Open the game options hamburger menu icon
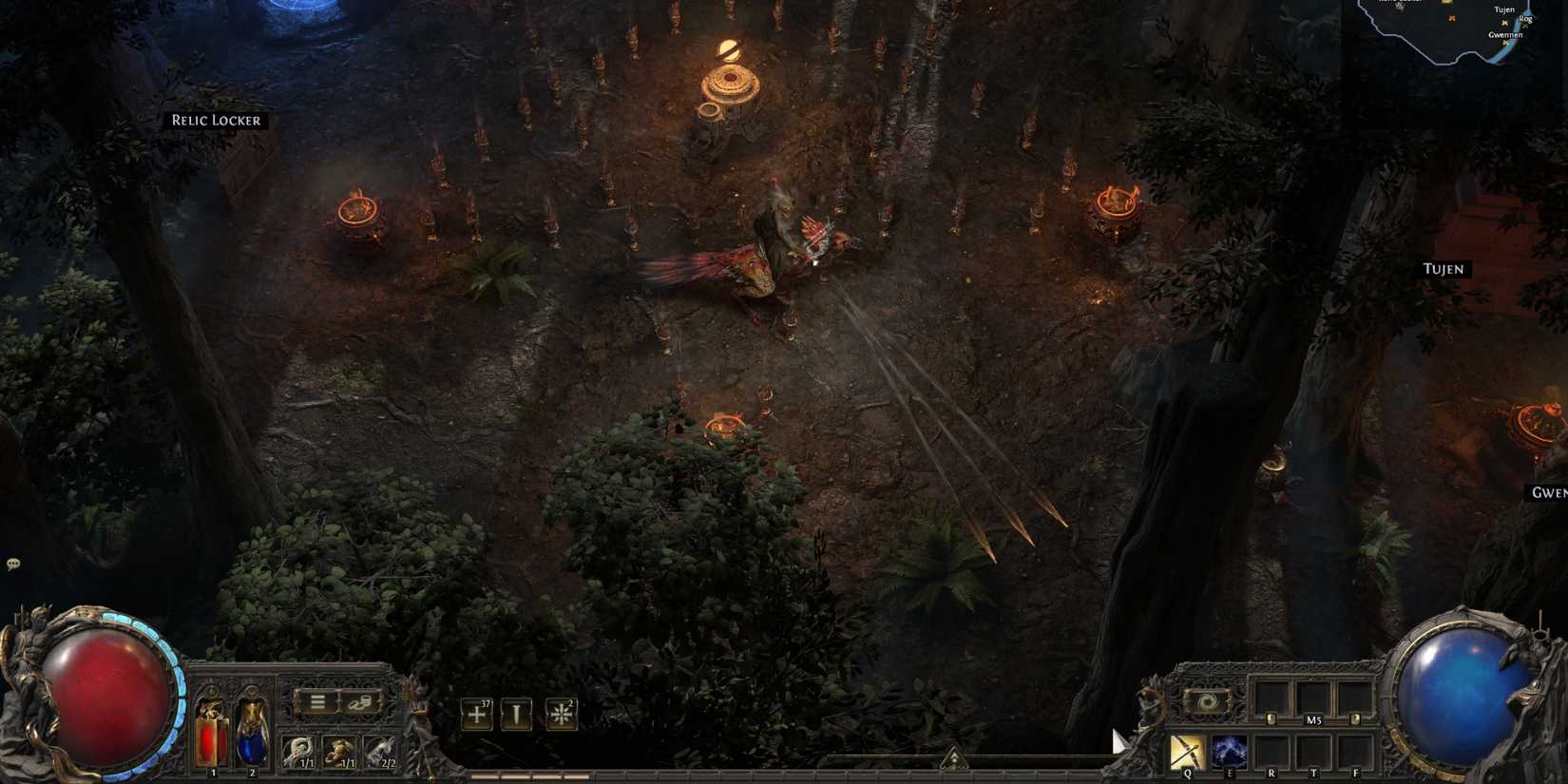This screenshot has height=784, width=1568. click(x=317, y=701)
